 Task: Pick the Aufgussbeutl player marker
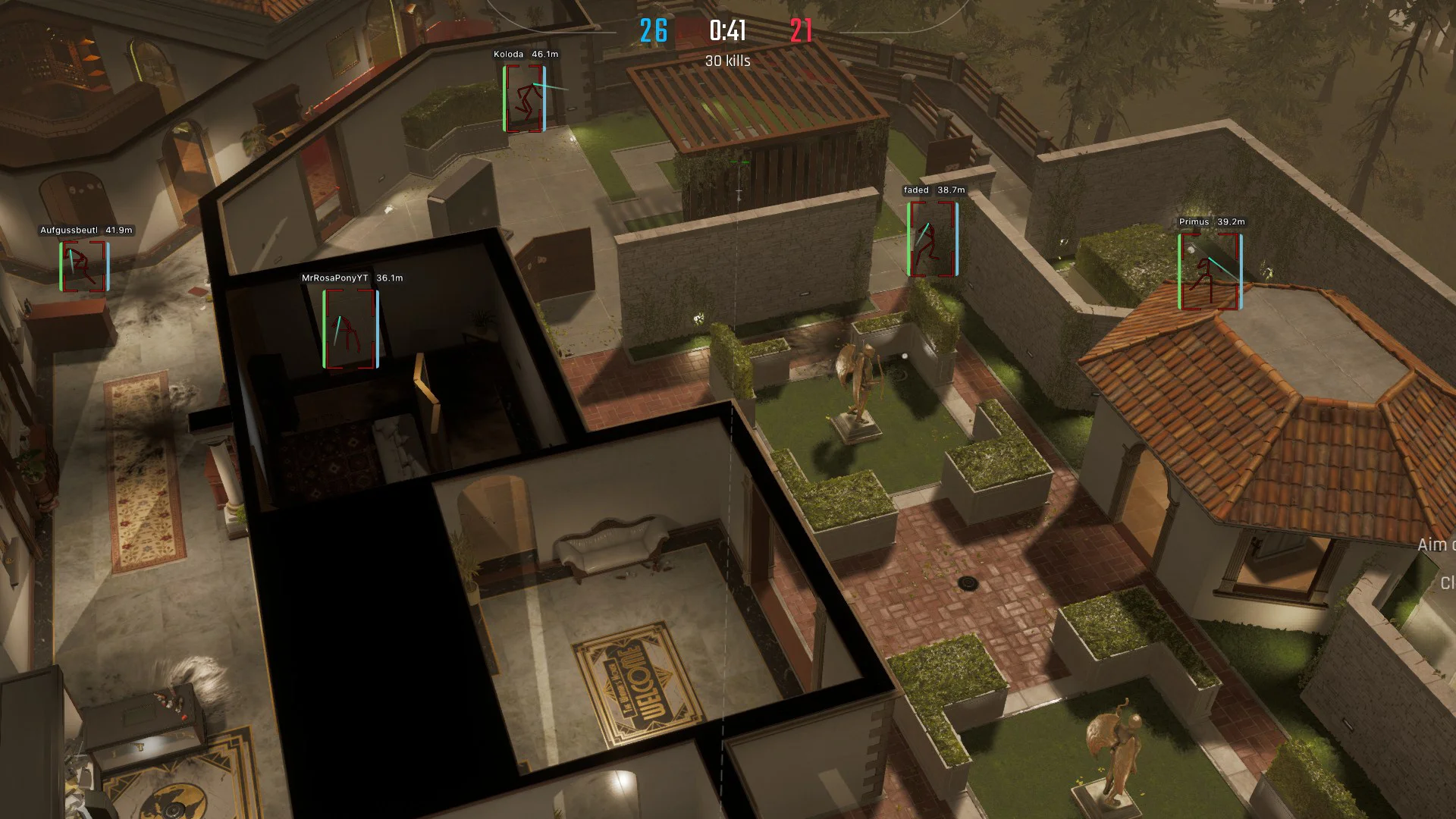tap(84, 266)
